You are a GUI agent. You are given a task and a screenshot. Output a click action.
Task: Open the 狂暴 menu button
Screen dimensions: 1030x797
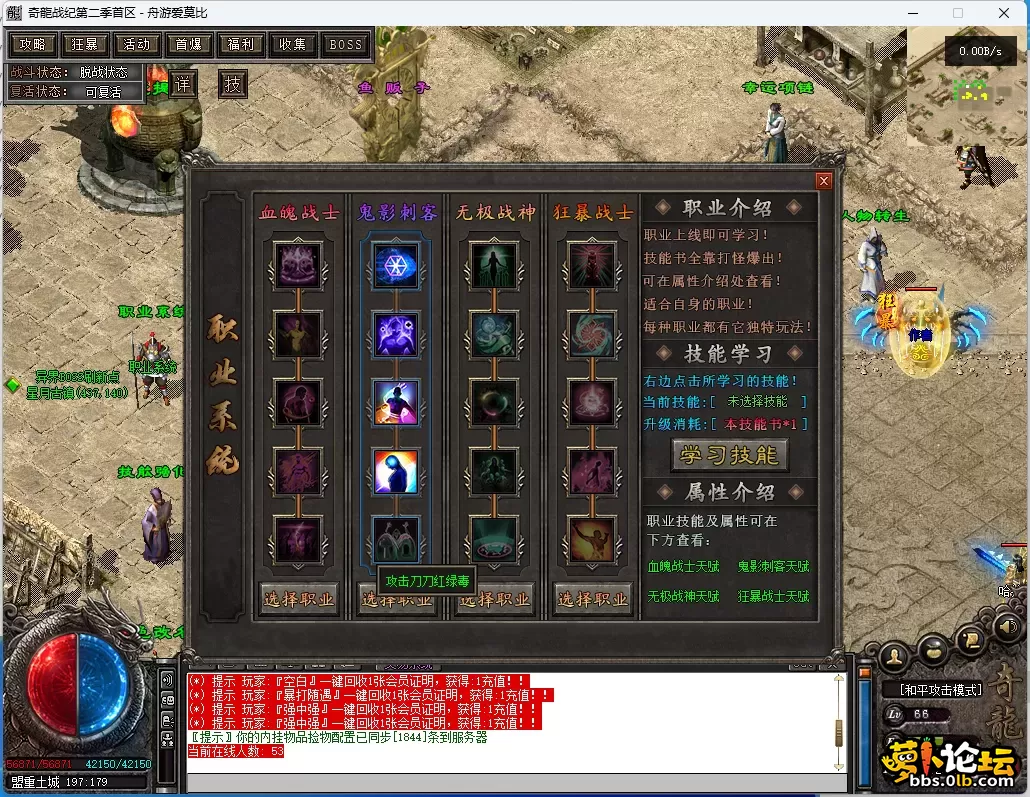[85, 44]
